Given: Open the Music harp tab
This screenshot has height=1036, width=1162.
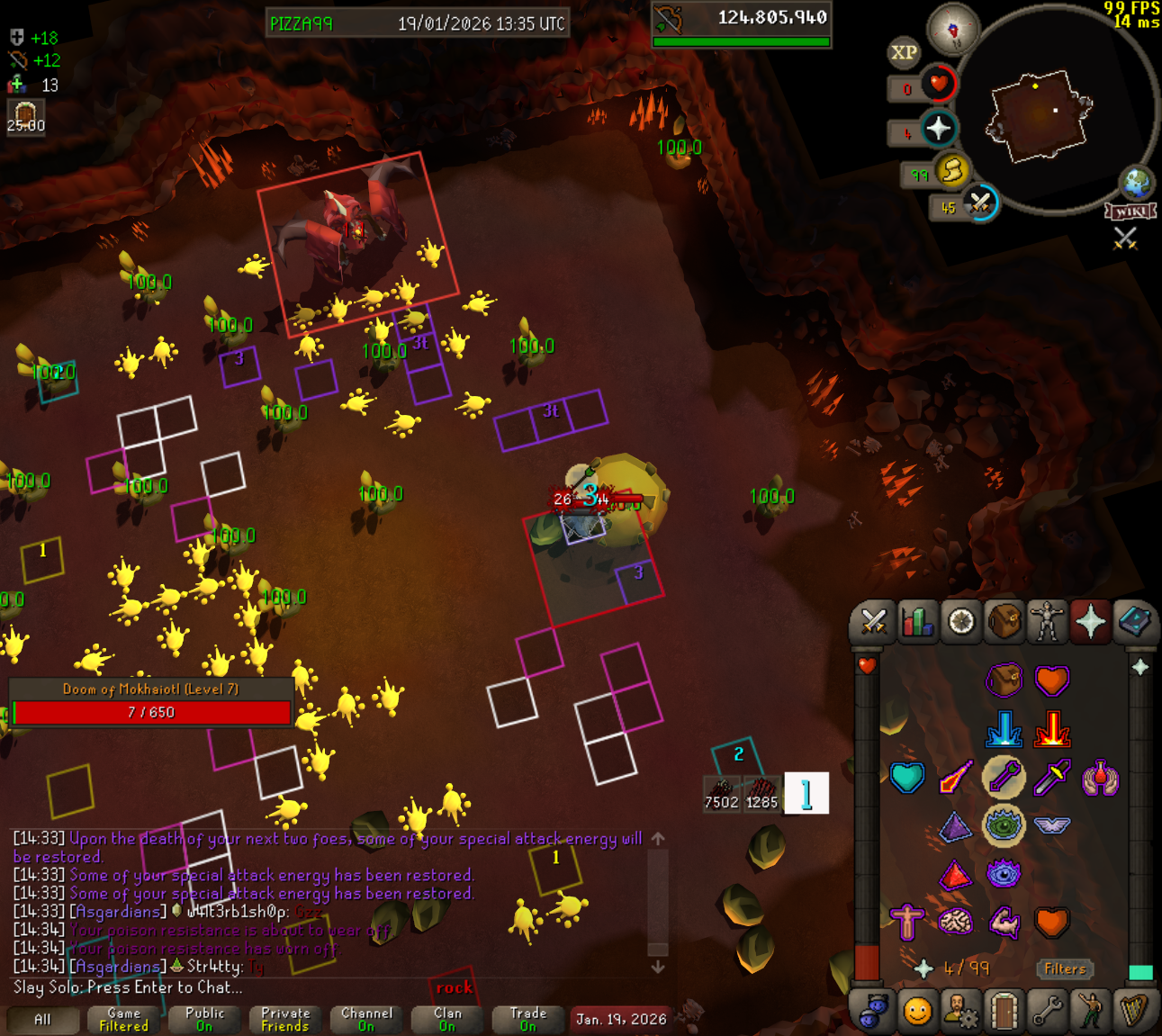Looking at the screenshot, I should click(1134, 1012).
